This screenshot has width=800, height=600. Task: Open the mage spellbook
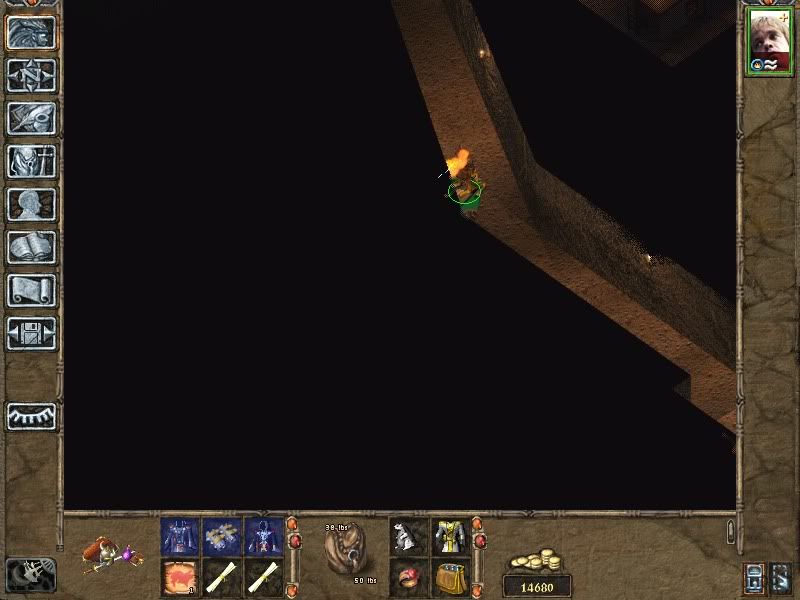coord(31,247)
